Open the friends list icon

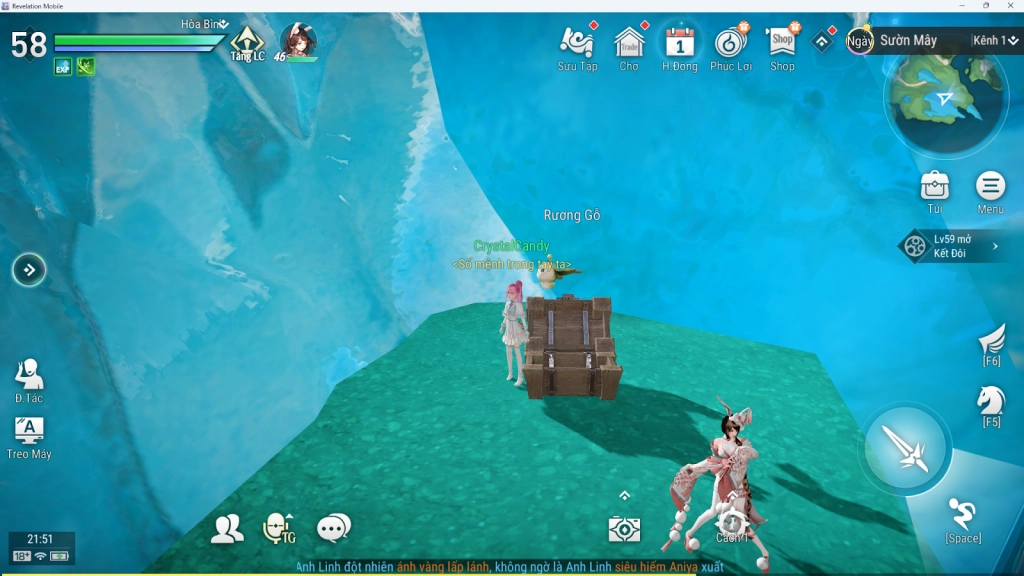227,529
